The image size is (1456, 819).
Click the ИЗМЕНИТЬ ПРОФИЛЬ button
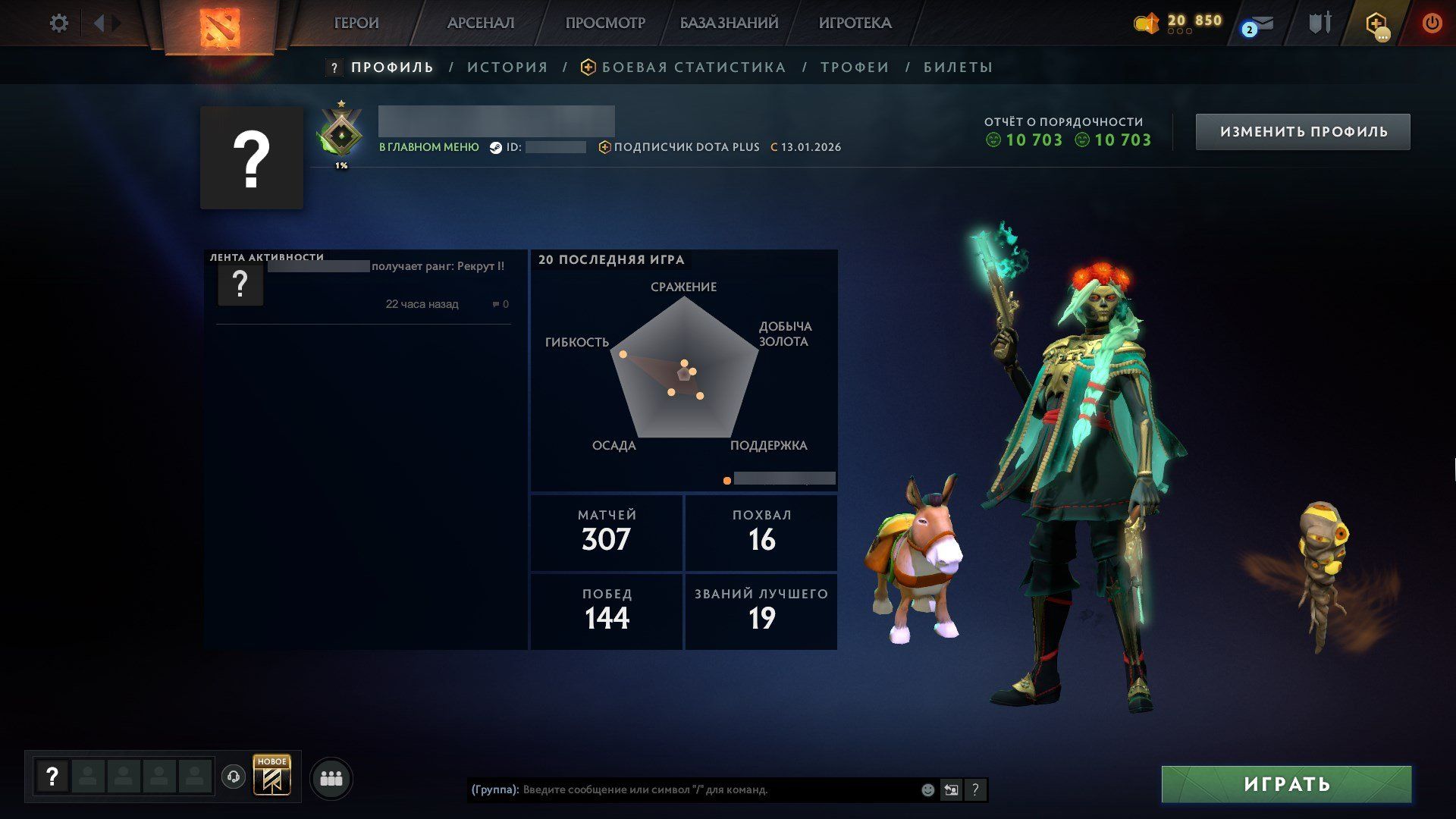click(x=1303, y=132)
